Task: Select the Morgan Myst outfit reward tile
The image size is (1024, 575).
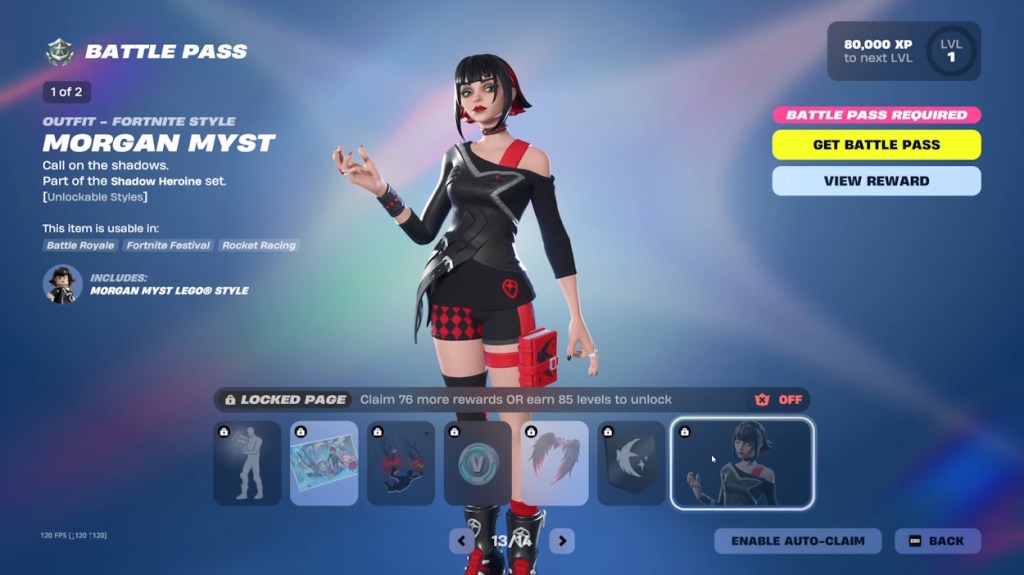Action: 742,464
